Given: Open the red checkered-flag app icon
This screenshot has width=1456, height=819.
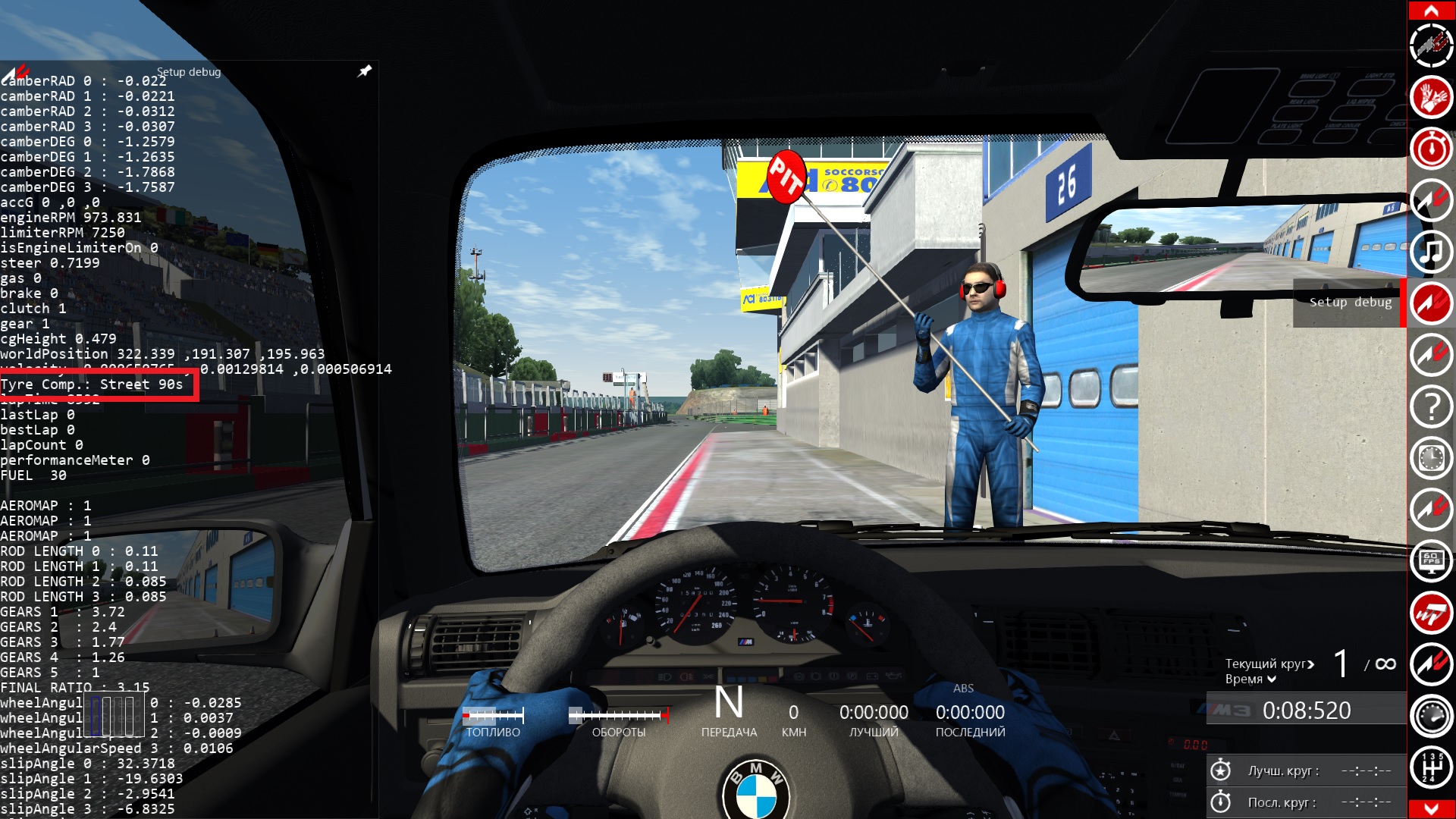Looking at the screenshot, I should 1431,613.
